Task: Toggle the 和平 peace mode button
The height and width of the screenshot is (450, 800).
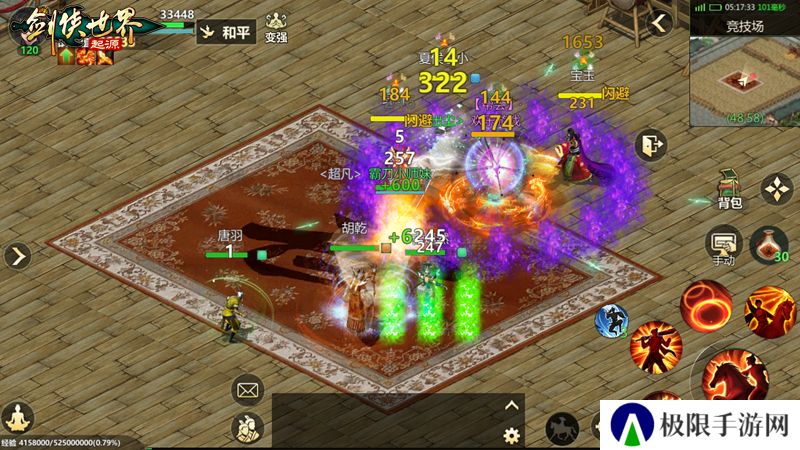Action: click(x=224, y=32)
